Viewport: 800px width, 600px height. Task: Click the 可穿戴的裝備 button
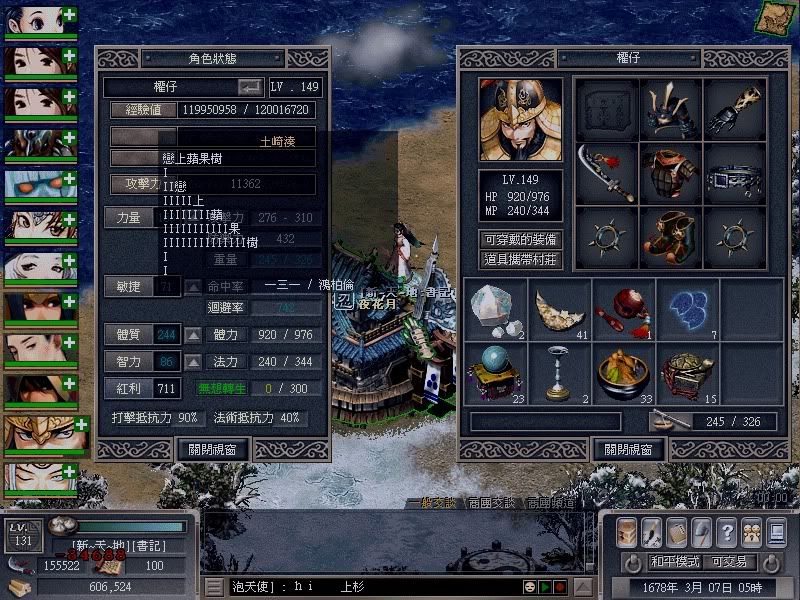point(520,240)
